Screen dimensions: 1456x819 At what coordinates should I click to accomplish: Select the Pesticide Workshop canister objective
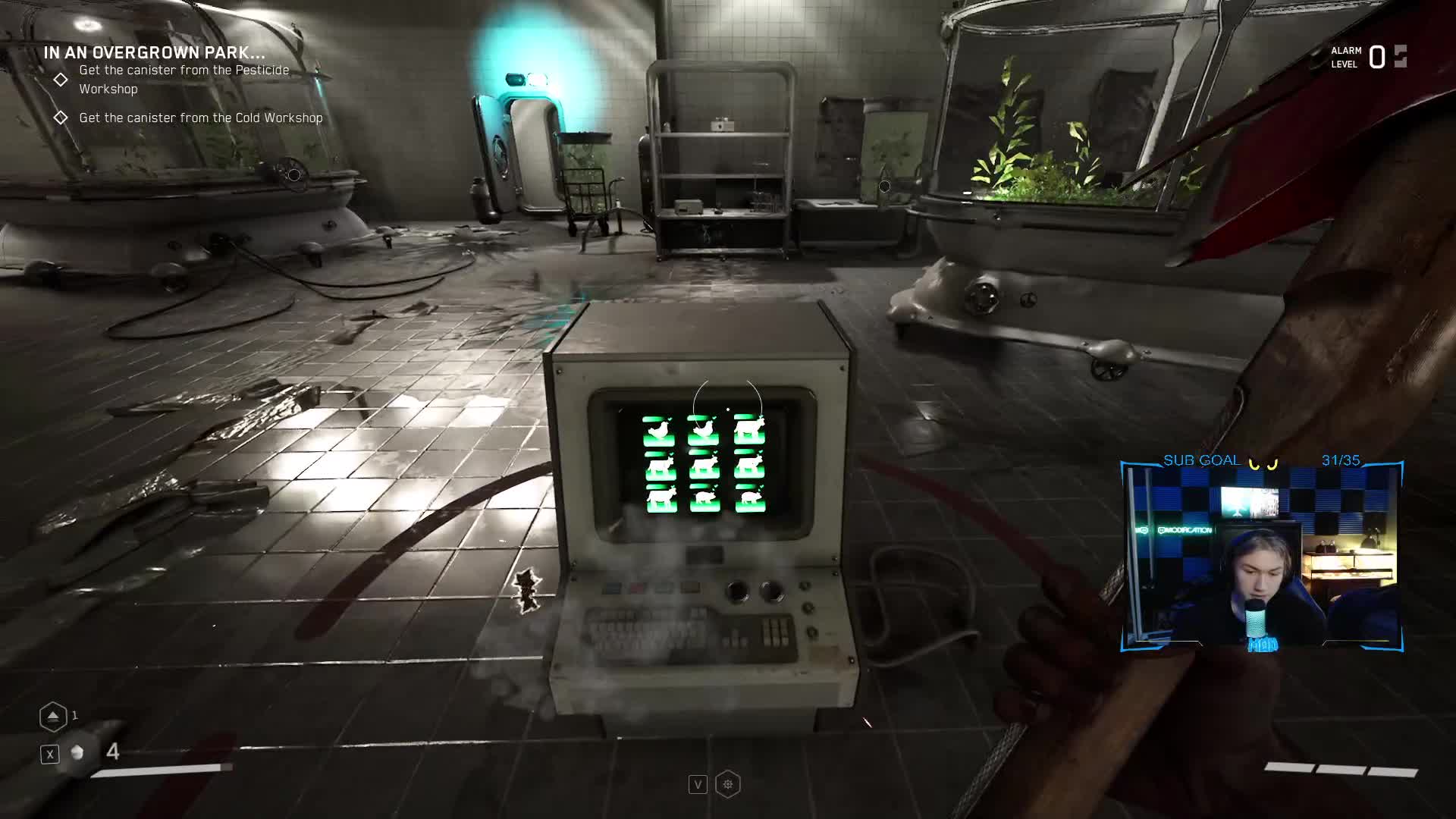(x=184, y=79)
